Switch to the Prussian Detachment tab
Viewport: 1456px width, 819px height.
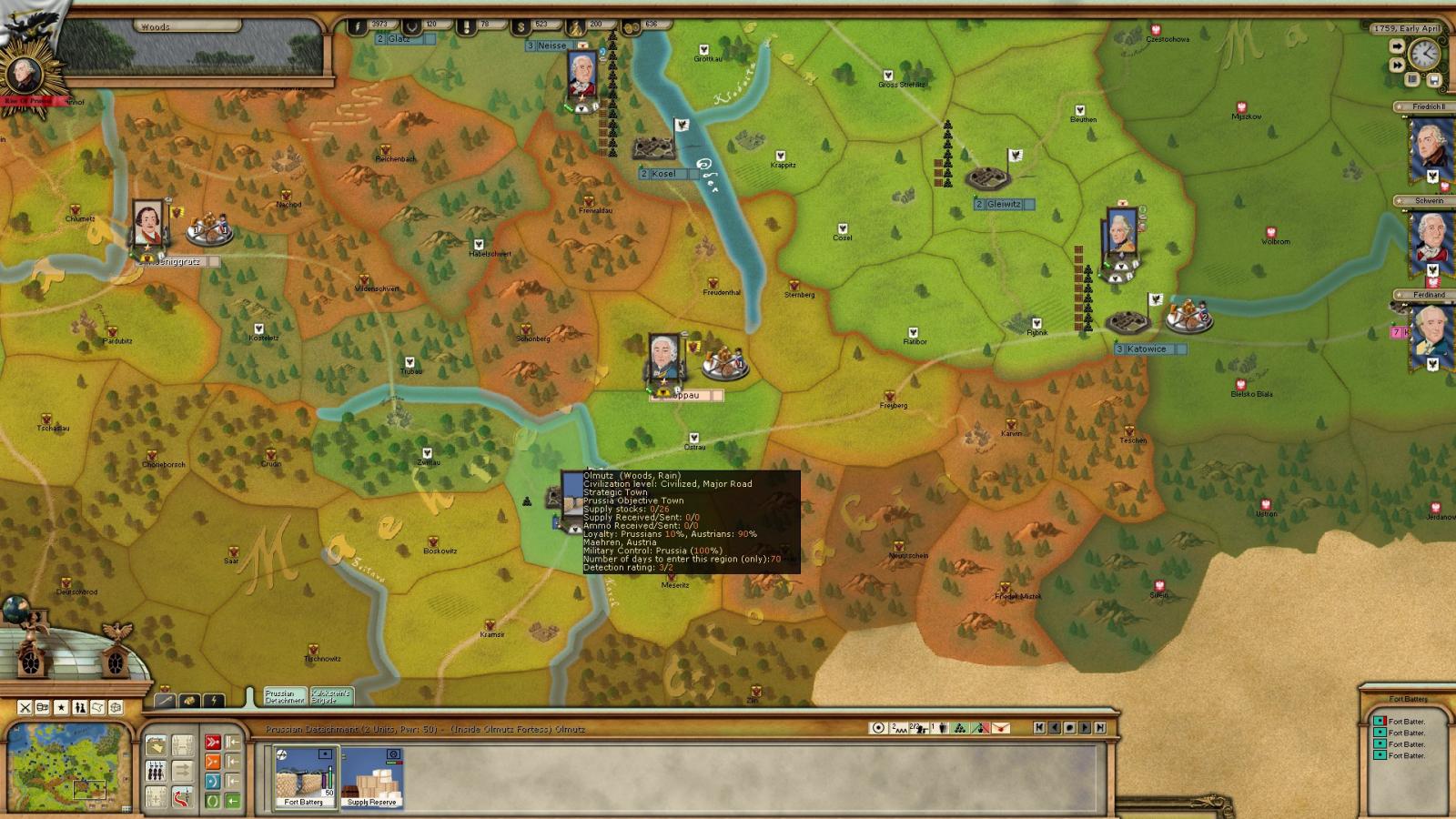point(285,697)
